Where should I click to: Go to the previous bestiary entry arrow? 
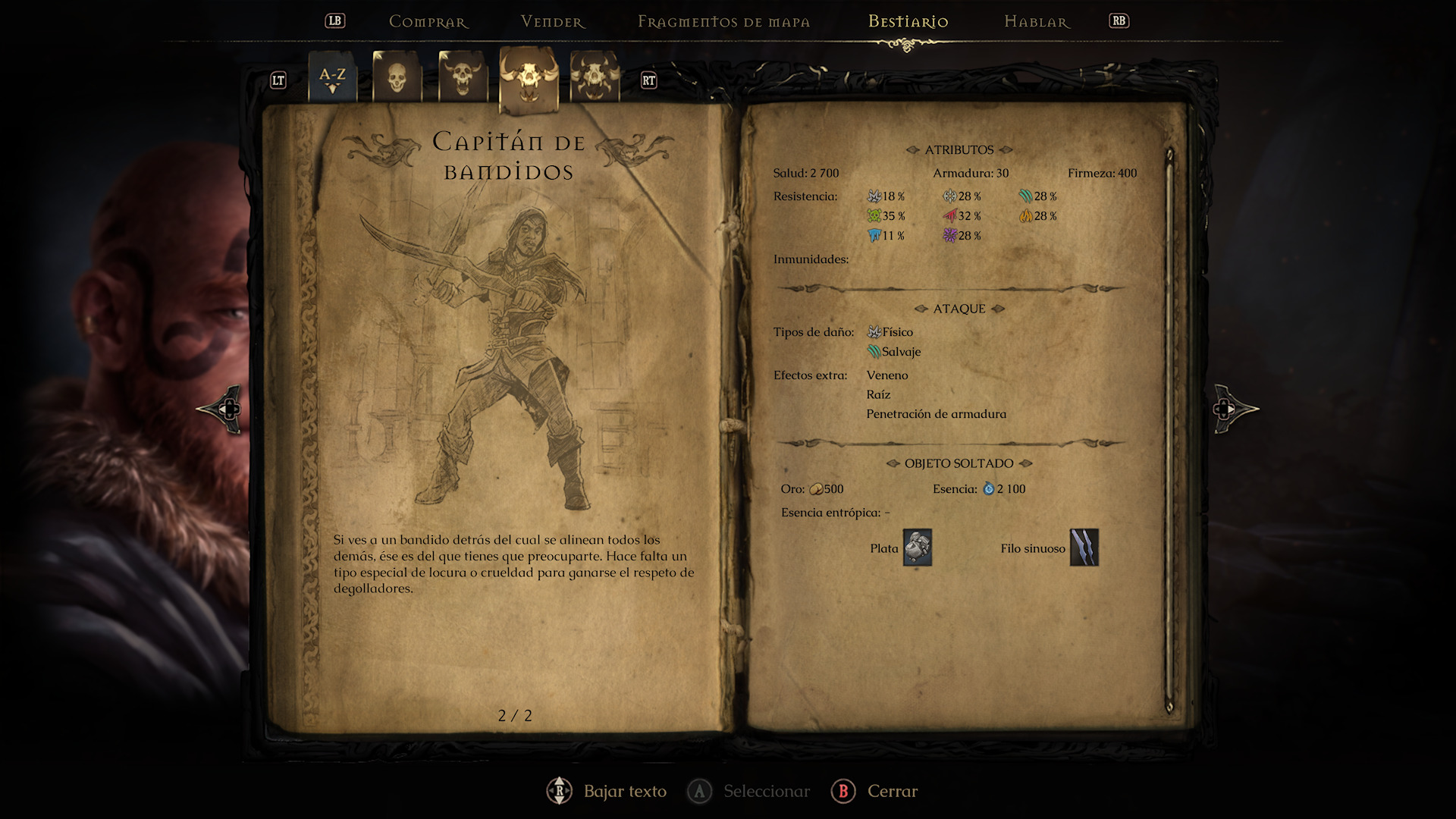coord(221,409)
